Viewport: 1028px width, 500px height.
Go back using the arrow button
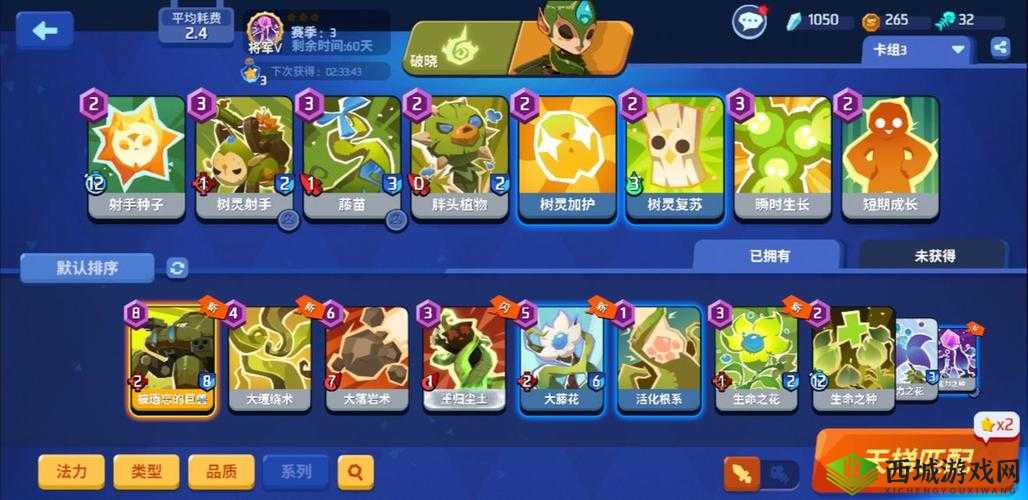click(x=45, y=31)
